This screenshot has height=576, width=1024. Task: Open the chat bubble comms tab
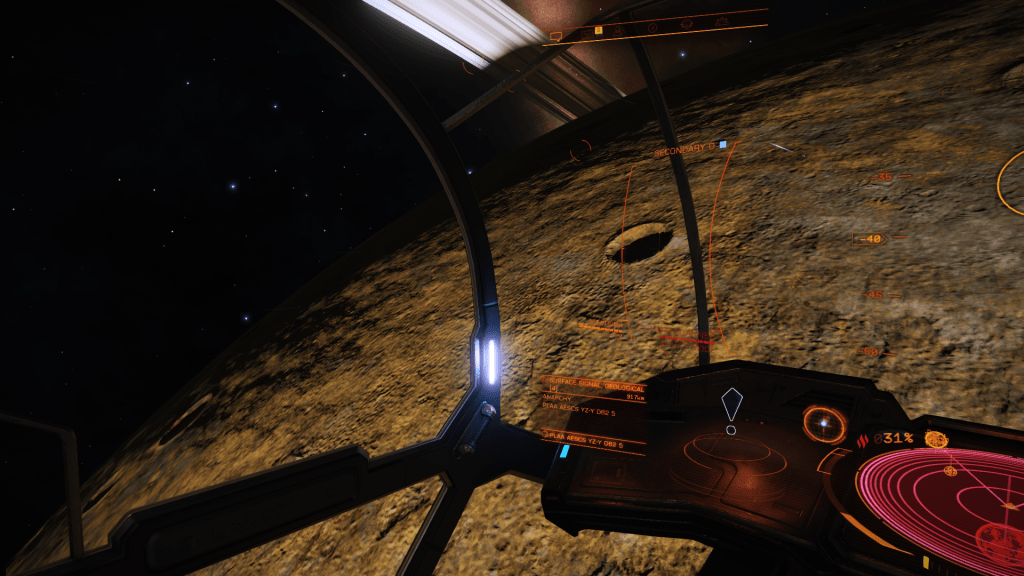pos(556,36)
